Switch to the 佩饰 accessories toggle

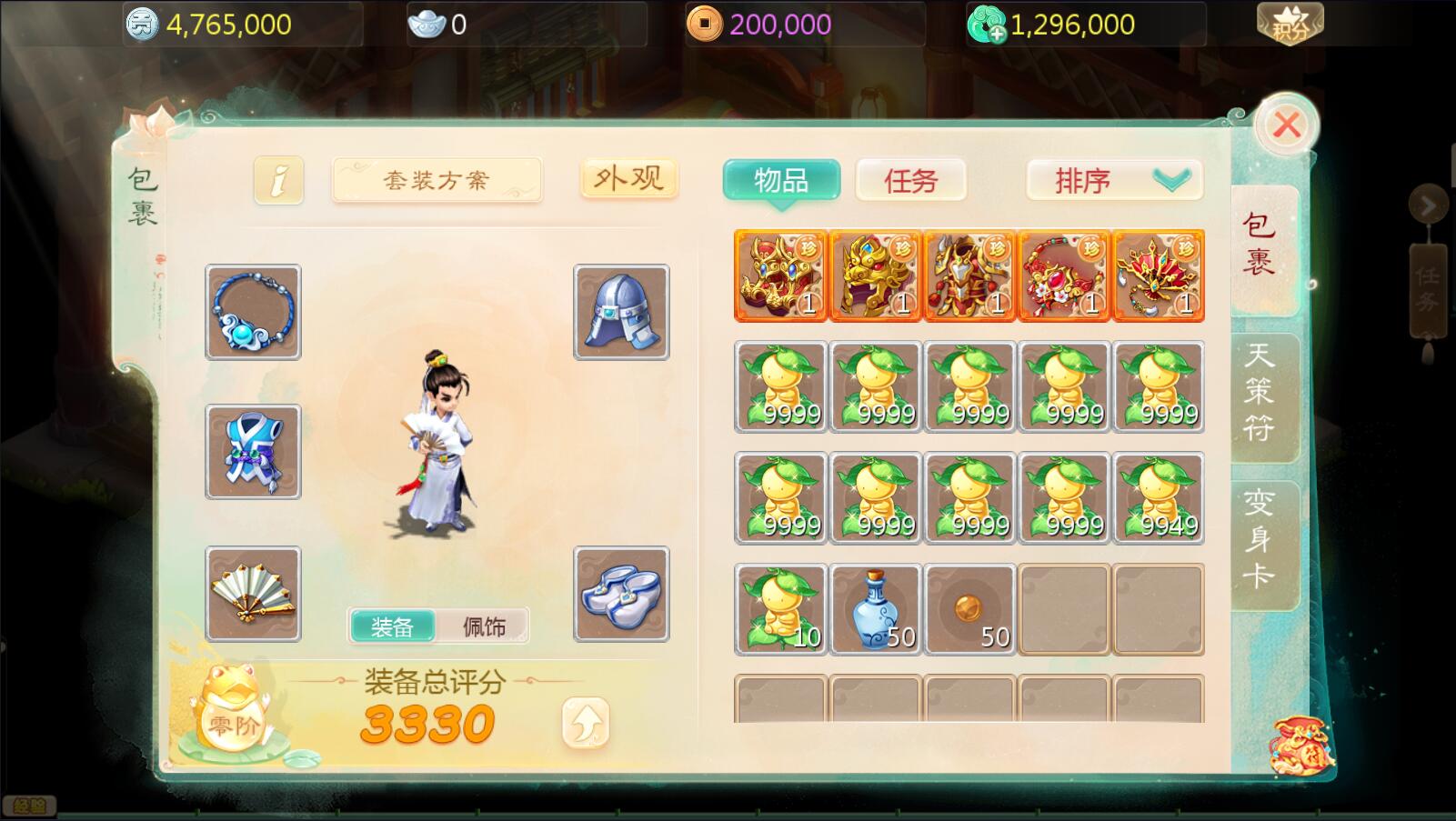pyautogui.click(x=483, y=626)
